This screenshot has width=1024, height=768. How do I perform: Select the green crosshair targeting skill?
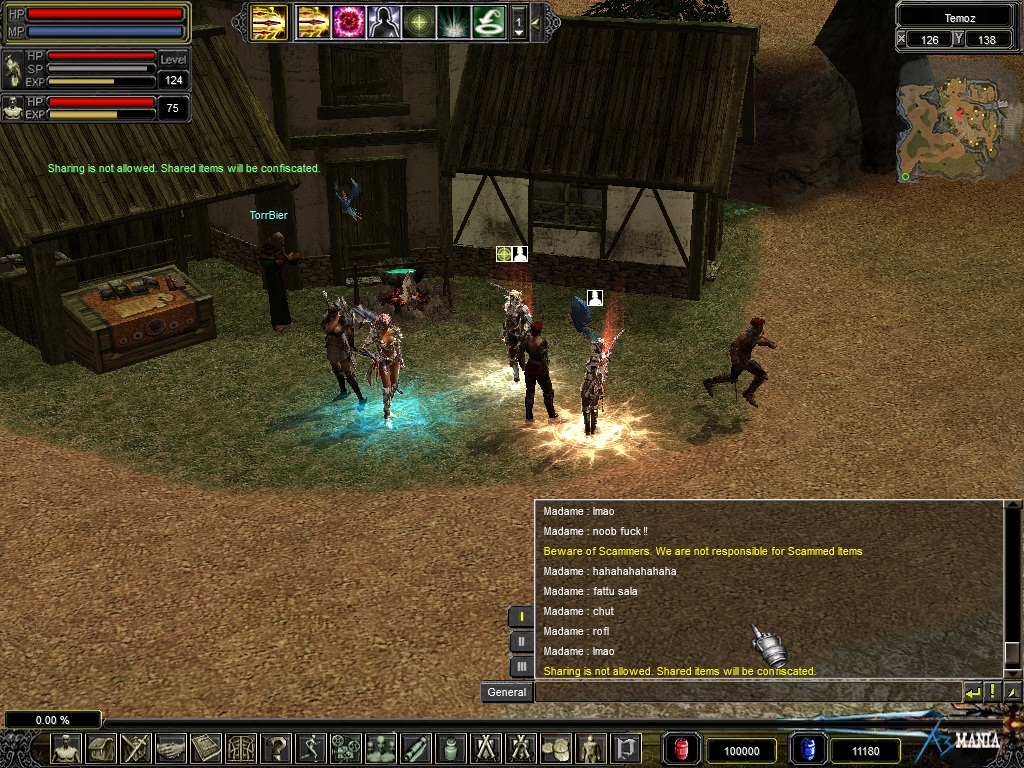(419, 21)
